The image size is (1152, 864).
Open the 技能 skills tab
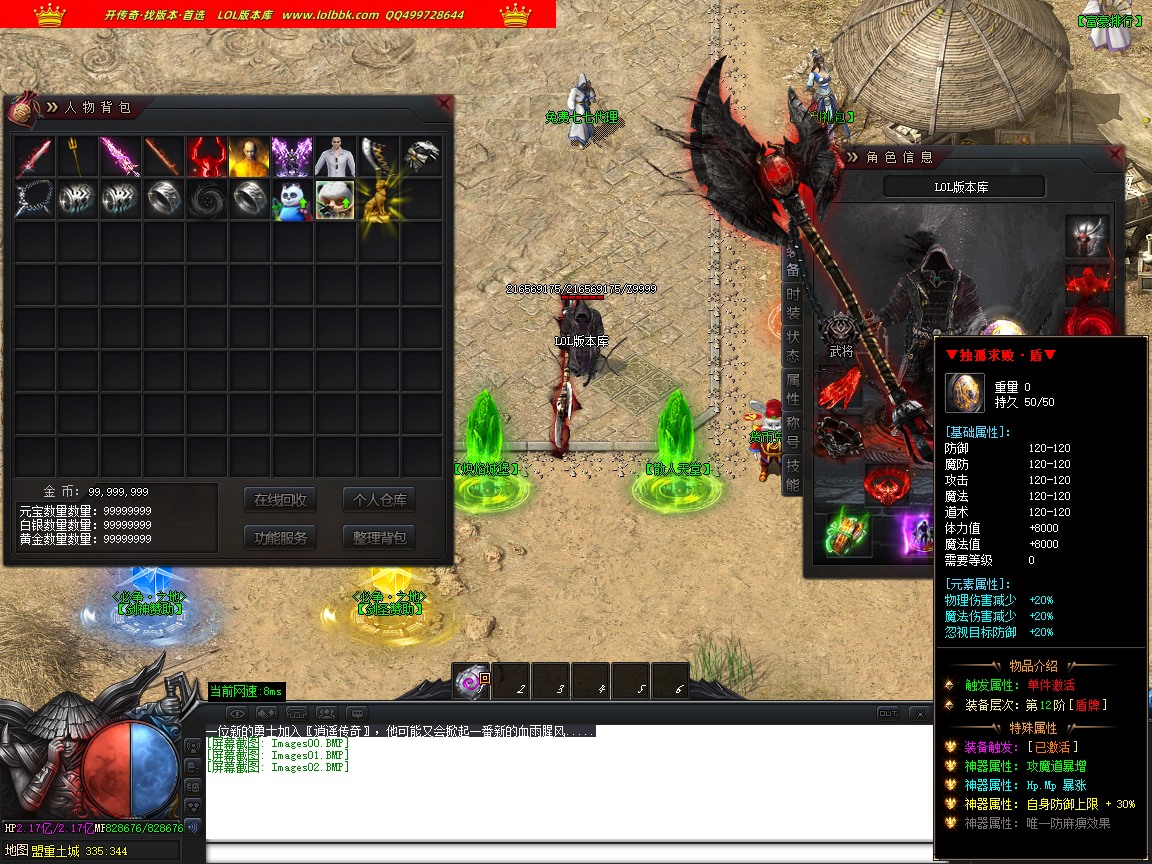792,475
